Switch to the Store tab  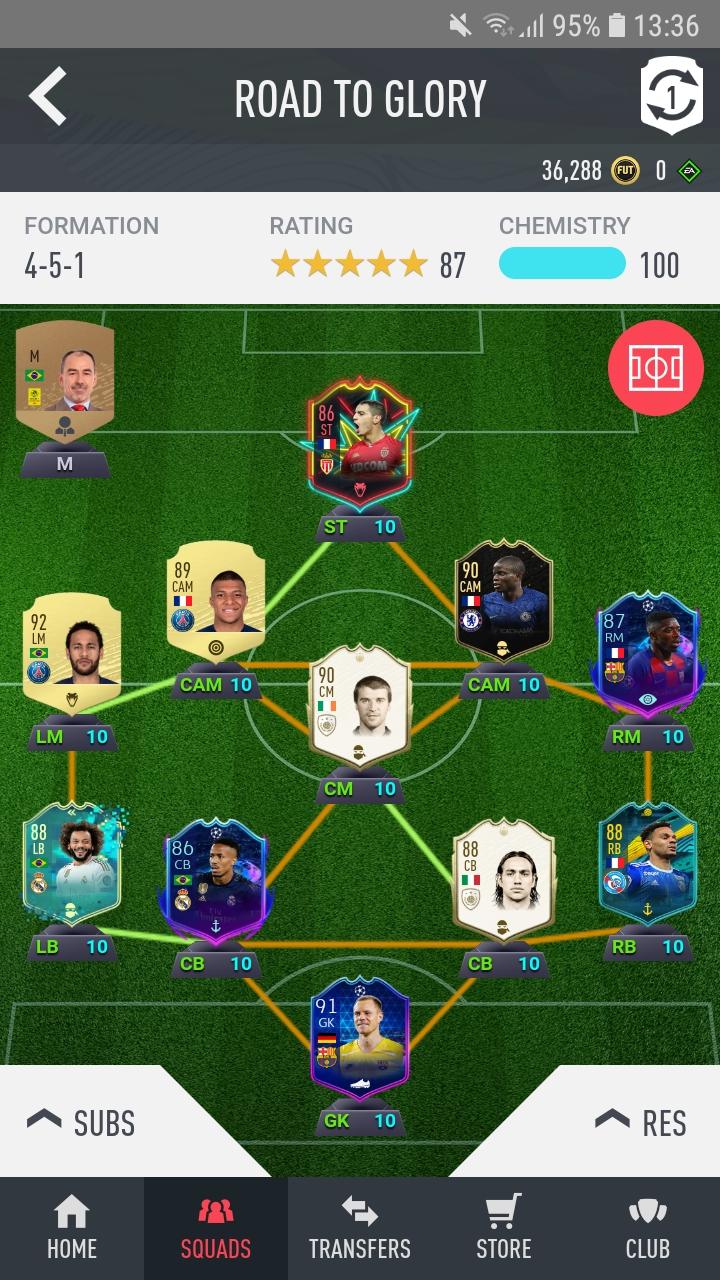point(504,1228)
